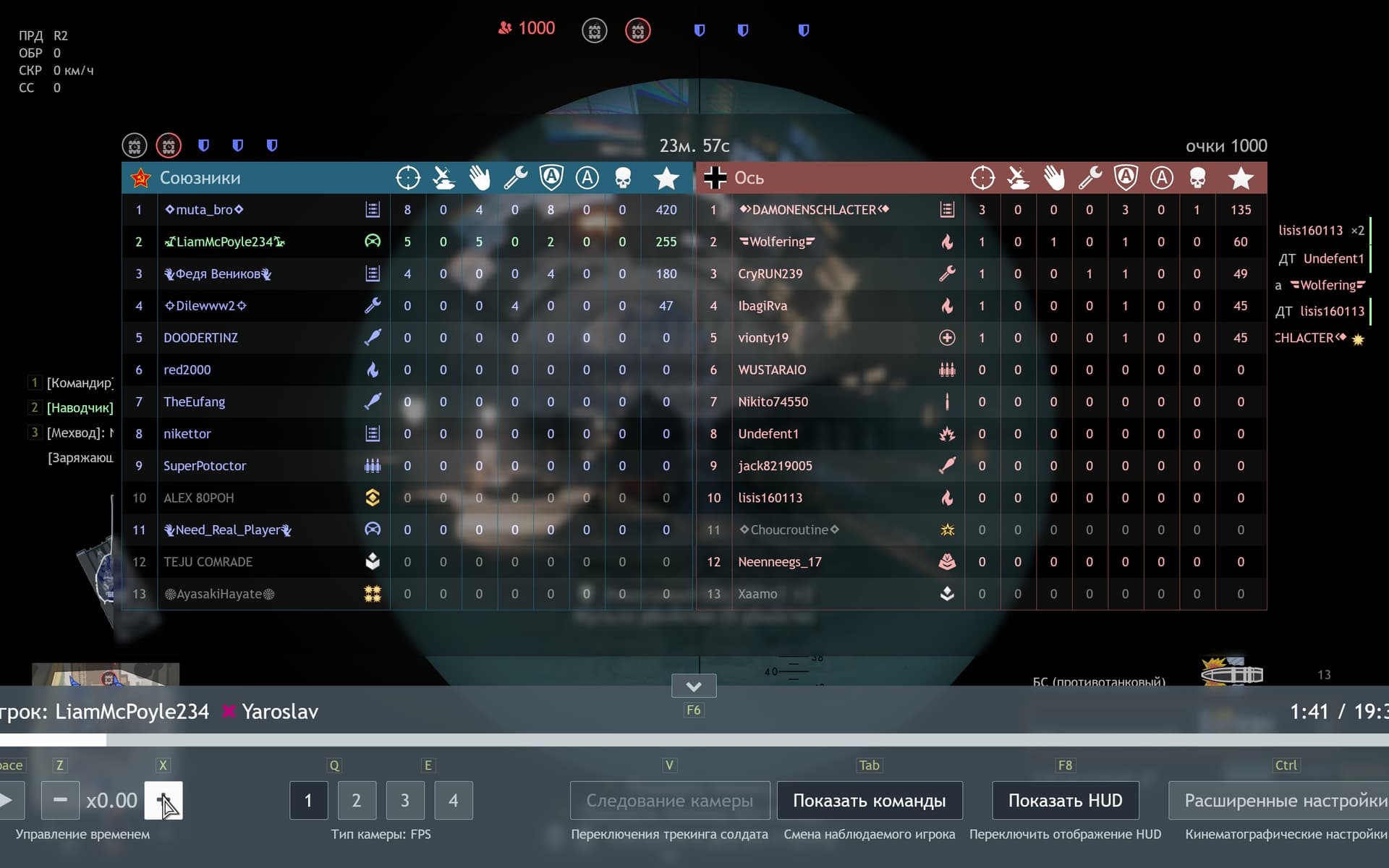Click the replay timeline progress bar
This screenshot has height=868, width=1389.
pos(694,740)
